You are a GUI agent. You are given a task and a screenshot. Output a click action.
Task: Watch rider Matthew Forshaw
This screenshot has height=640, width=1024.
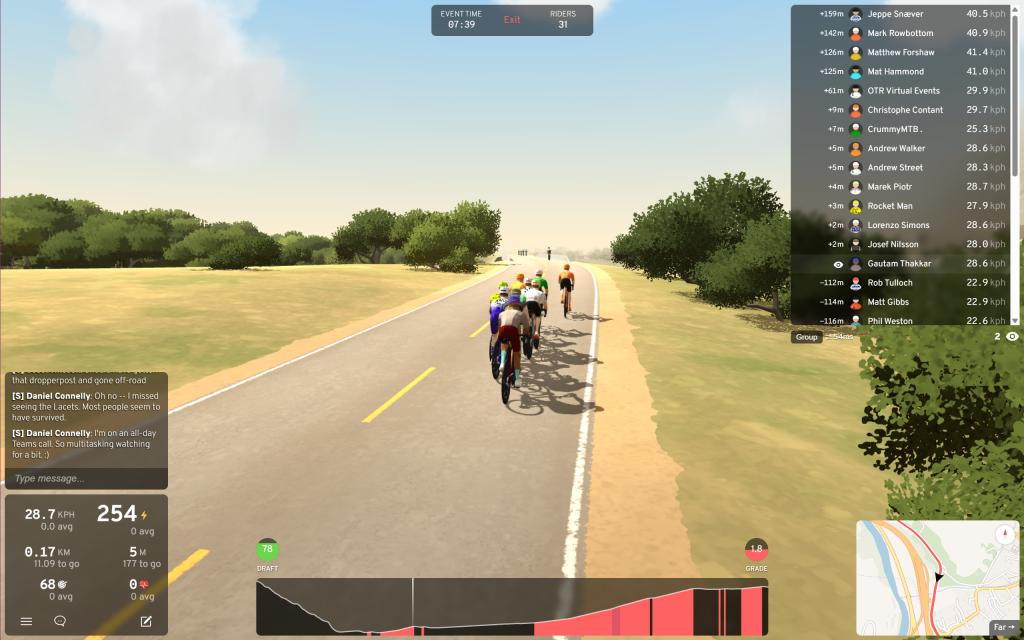click(x=901, y=52)
